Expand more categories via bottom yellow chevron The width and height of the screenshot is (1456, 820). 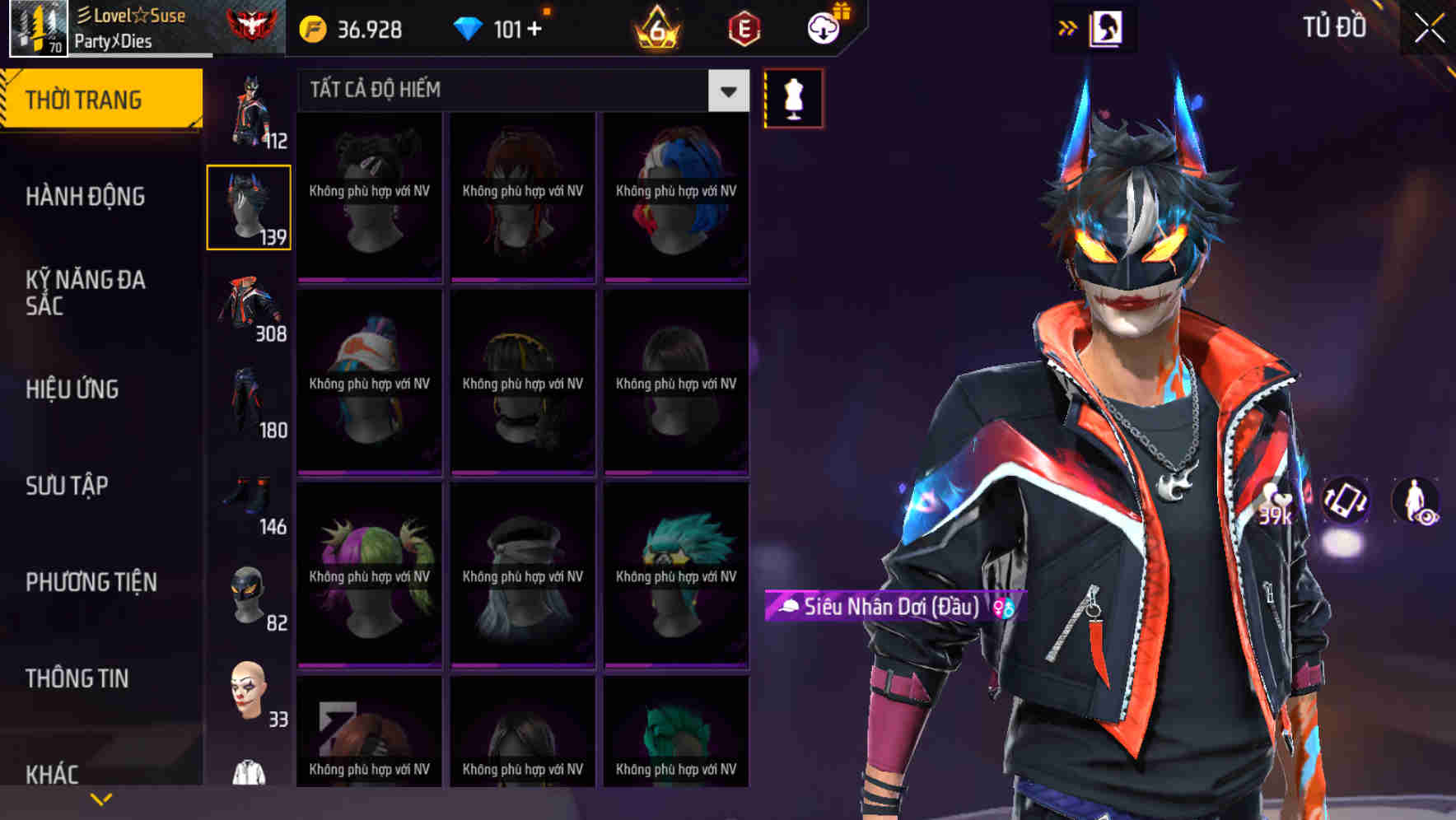(x=101, y=798)
